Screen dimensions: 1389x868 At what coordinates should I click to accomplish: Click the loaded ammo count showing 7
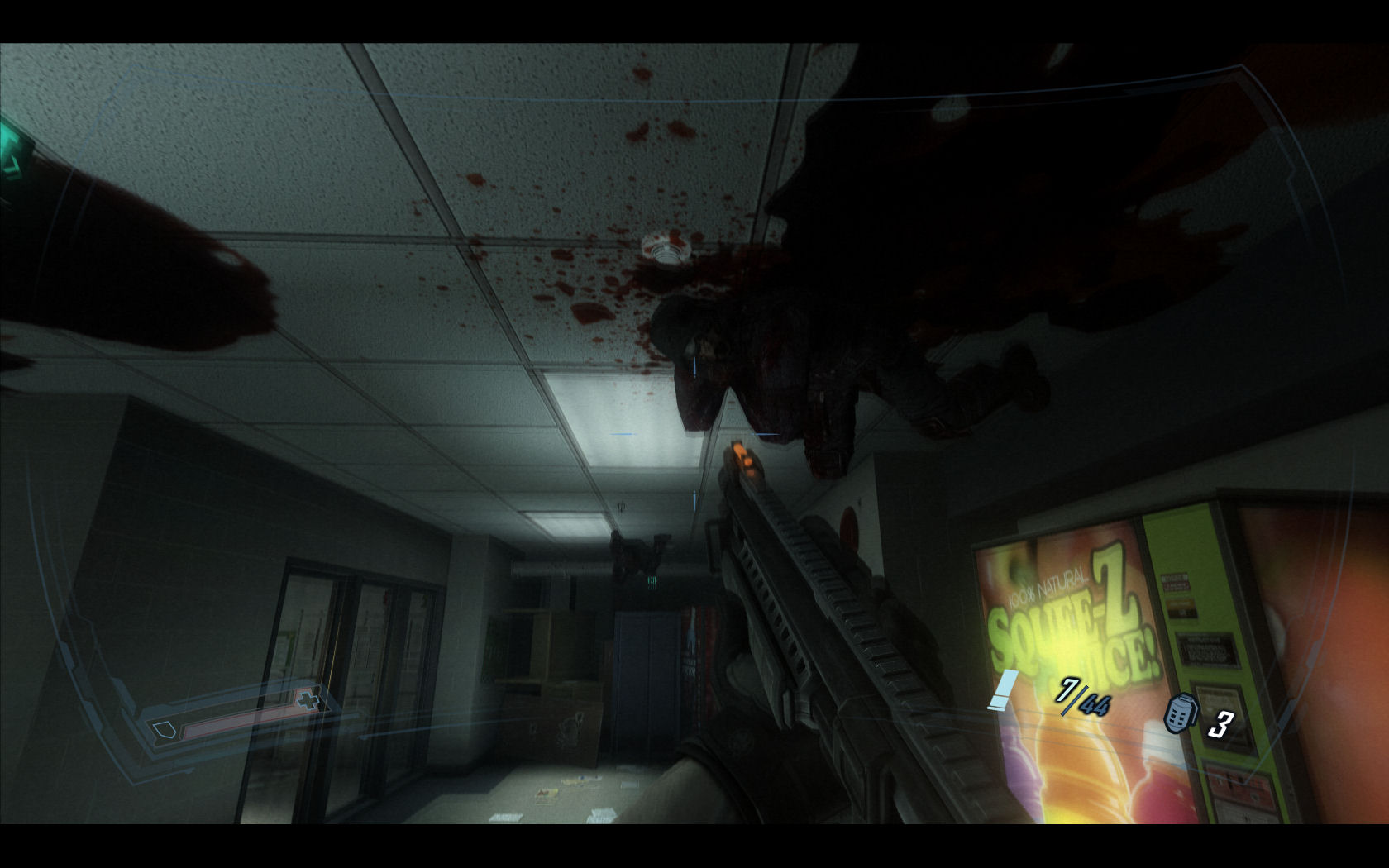tap(1067, 692)
